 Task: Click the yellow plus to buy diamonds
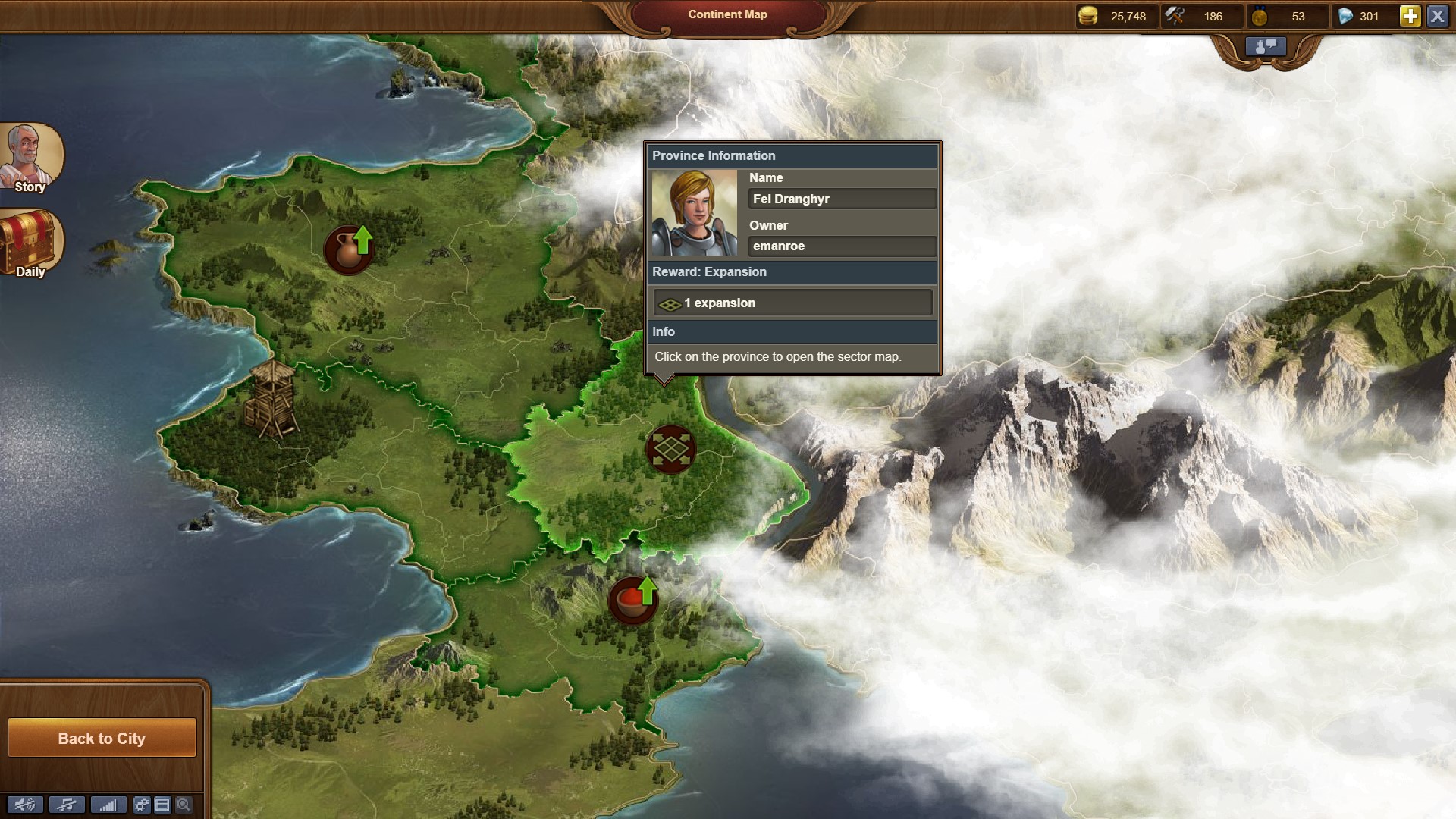tap(1409, 16)
